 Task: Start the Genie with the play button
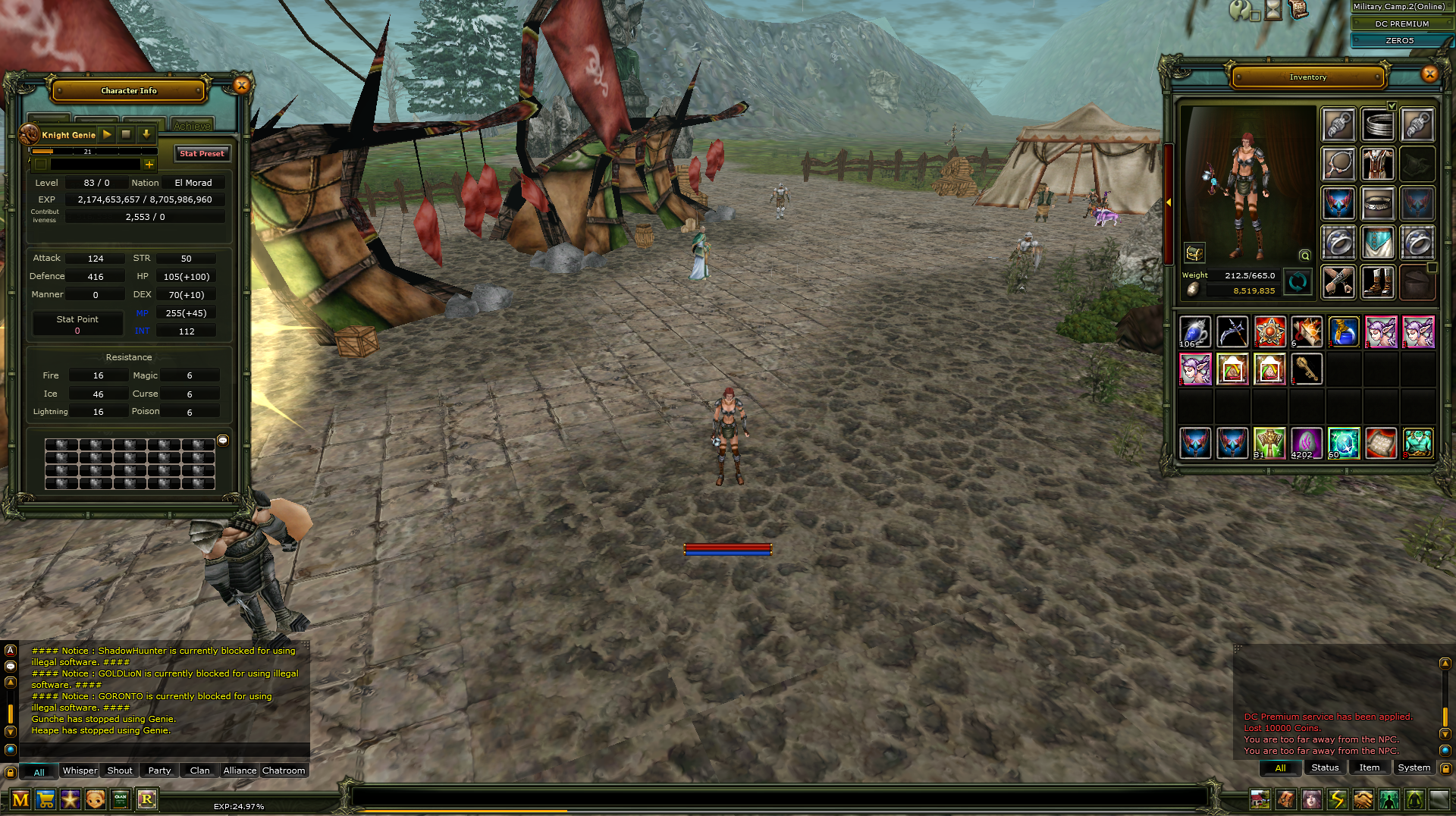106,135
